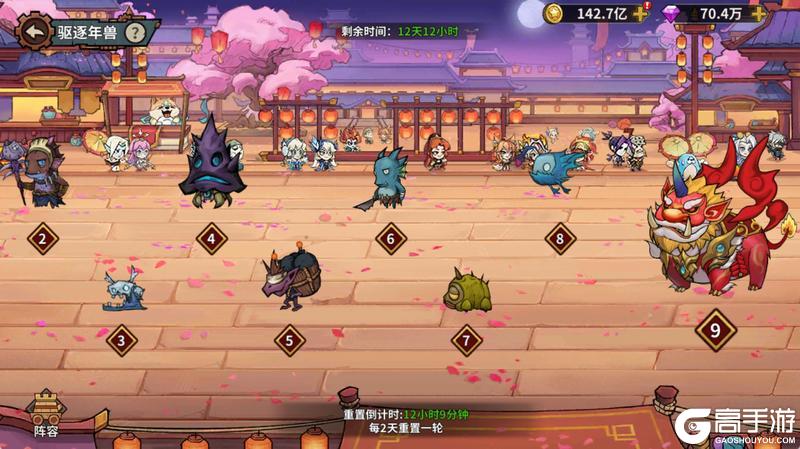Challenge boss stage 9 marker
The image size is (800, 449).
(714, 329)
